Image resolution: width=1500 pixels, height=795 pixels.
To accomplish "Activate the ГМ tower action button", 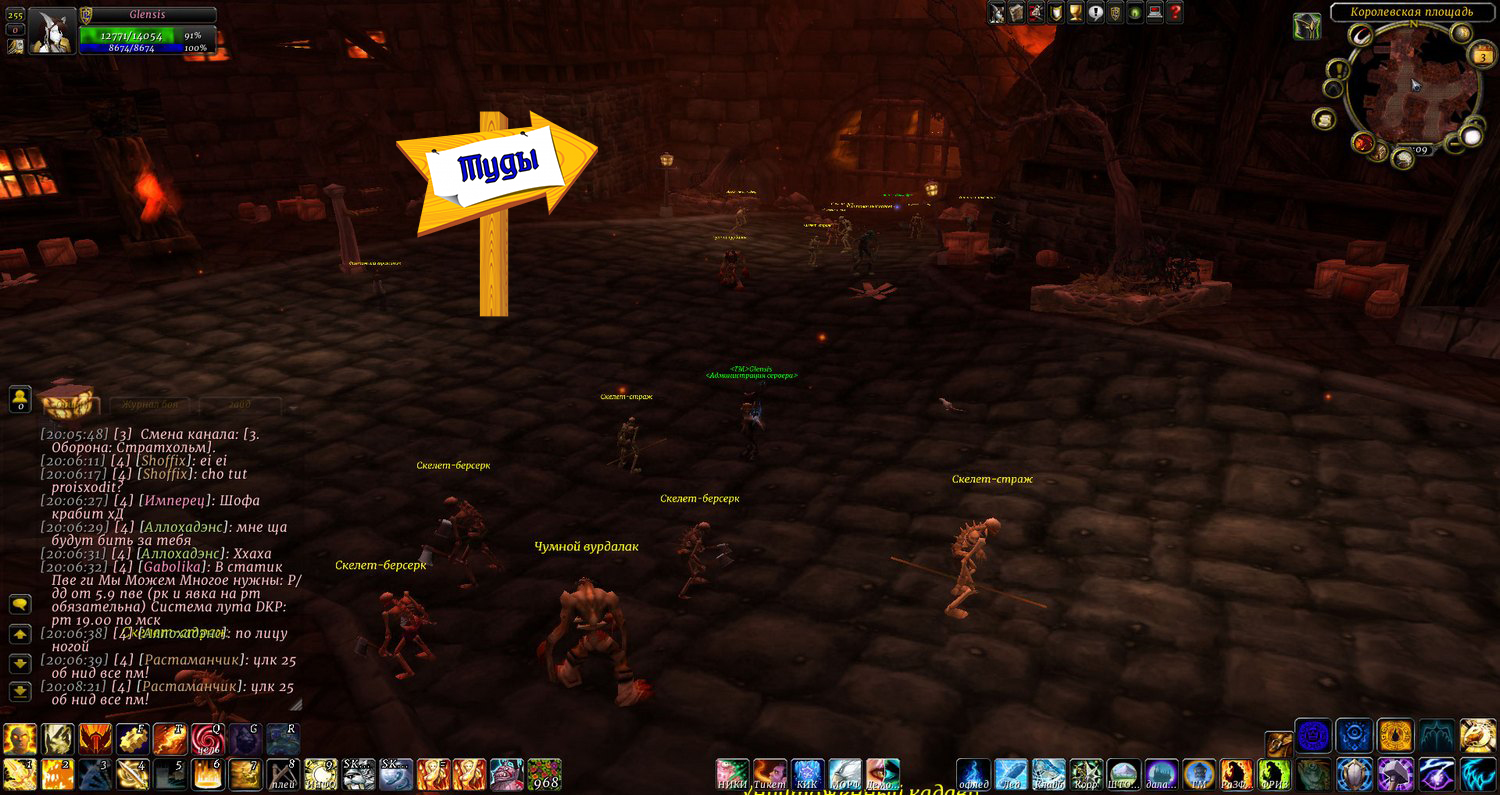I will 1197,775.
